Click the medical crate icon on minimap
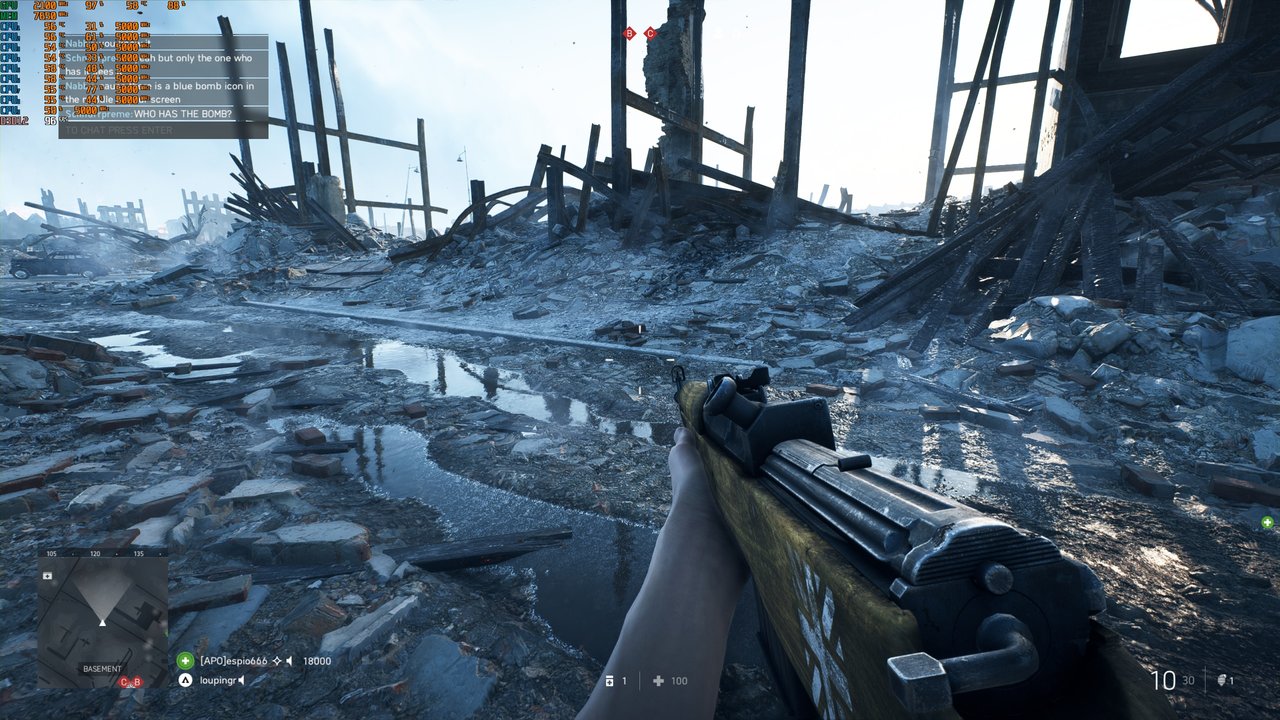The width and height of the screenshot is (1280, 720). [x=47, y=576]
